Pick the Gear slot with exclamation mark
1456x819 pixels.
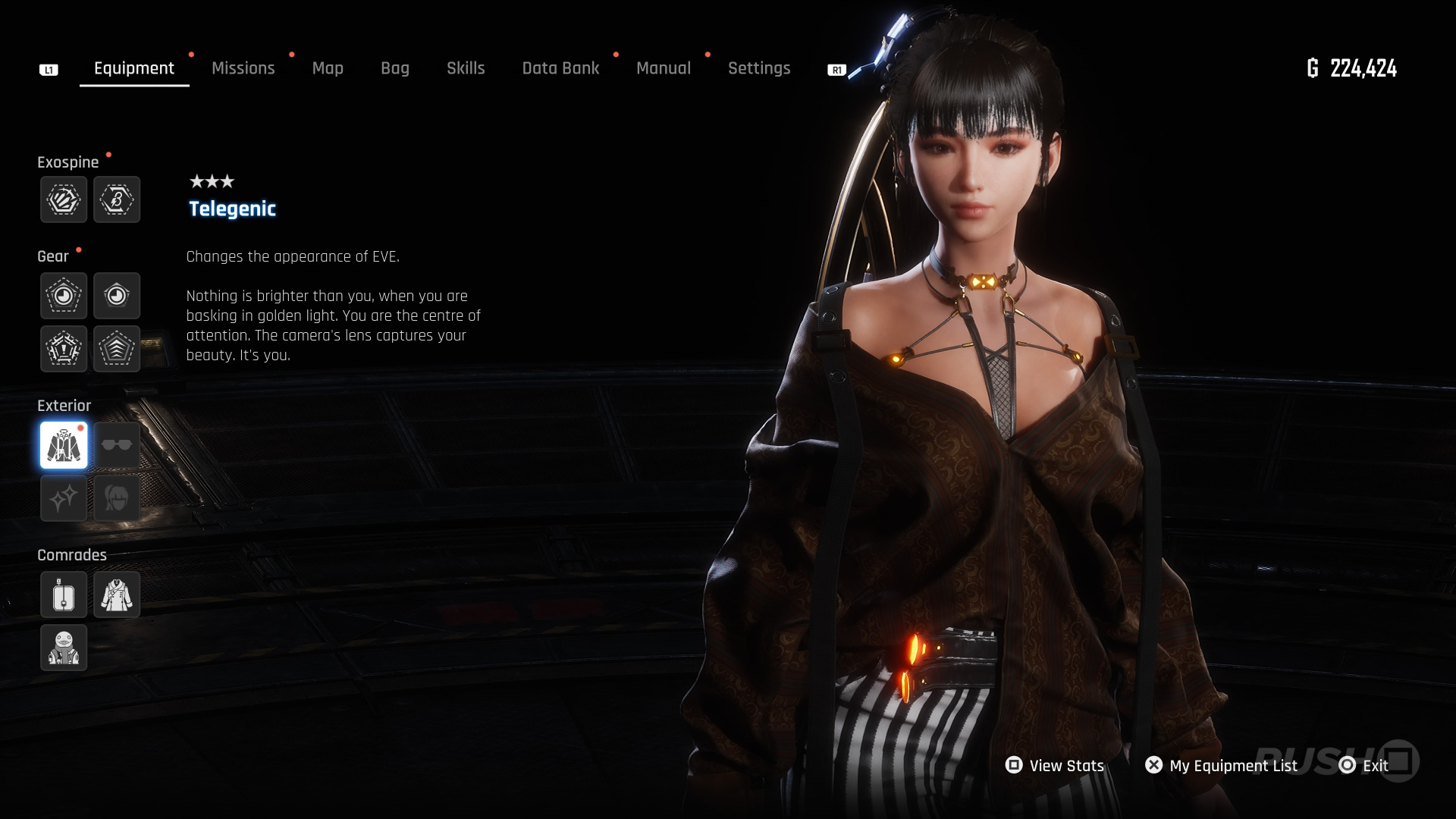click(x=64, y=349)
